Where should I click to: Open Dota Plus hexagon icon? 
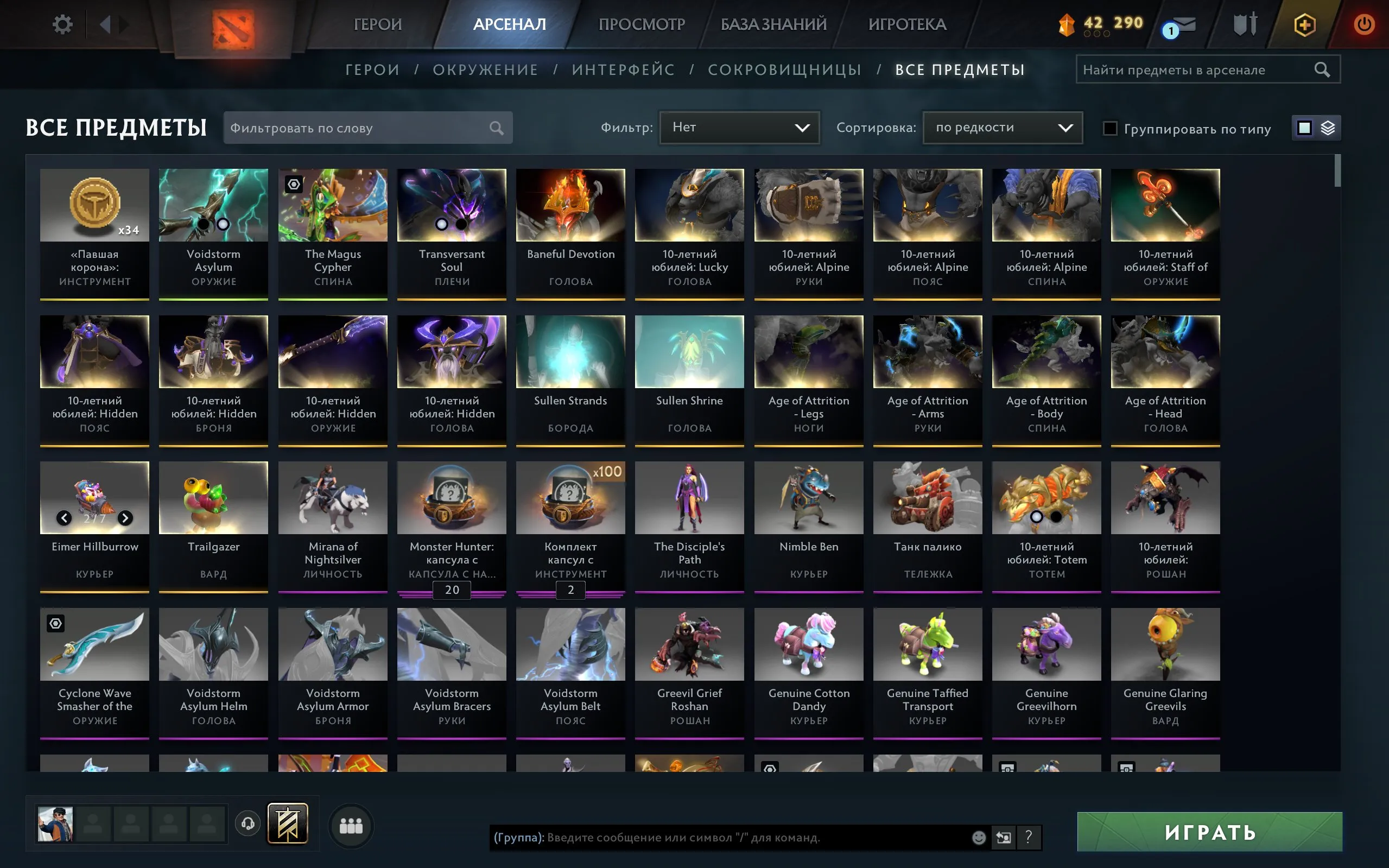(1306, 24)
